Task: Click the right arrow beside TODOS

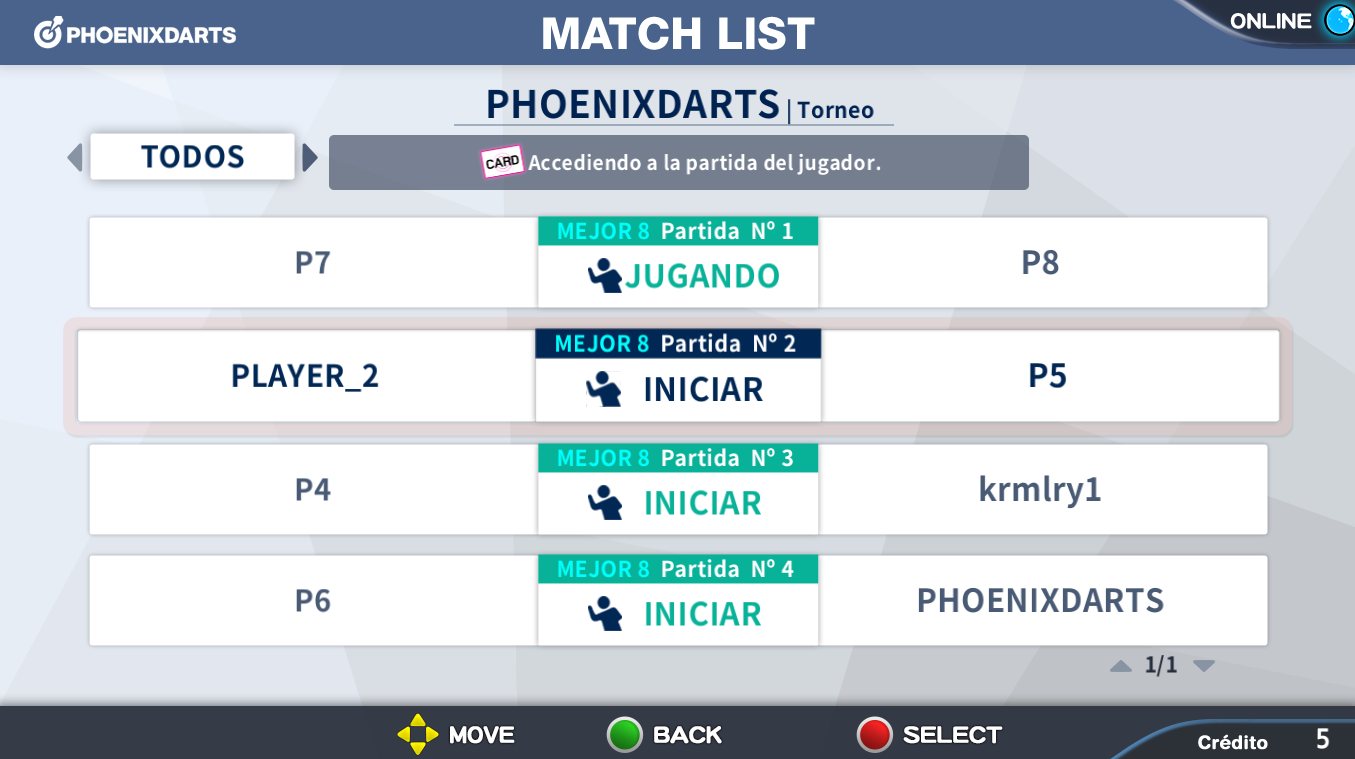Action: (x=310, y=158)
